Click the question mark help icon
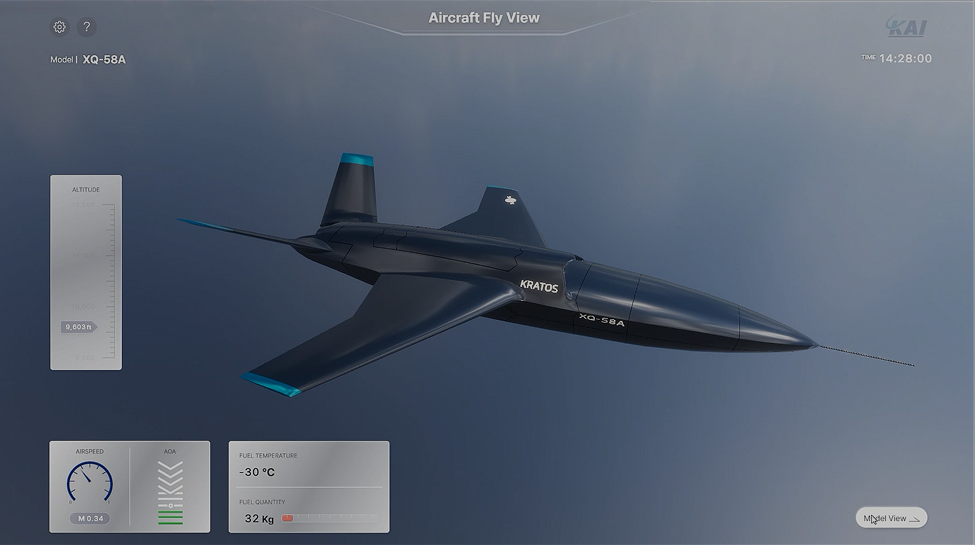Screen dimensions: 975x545 [86, 27]
